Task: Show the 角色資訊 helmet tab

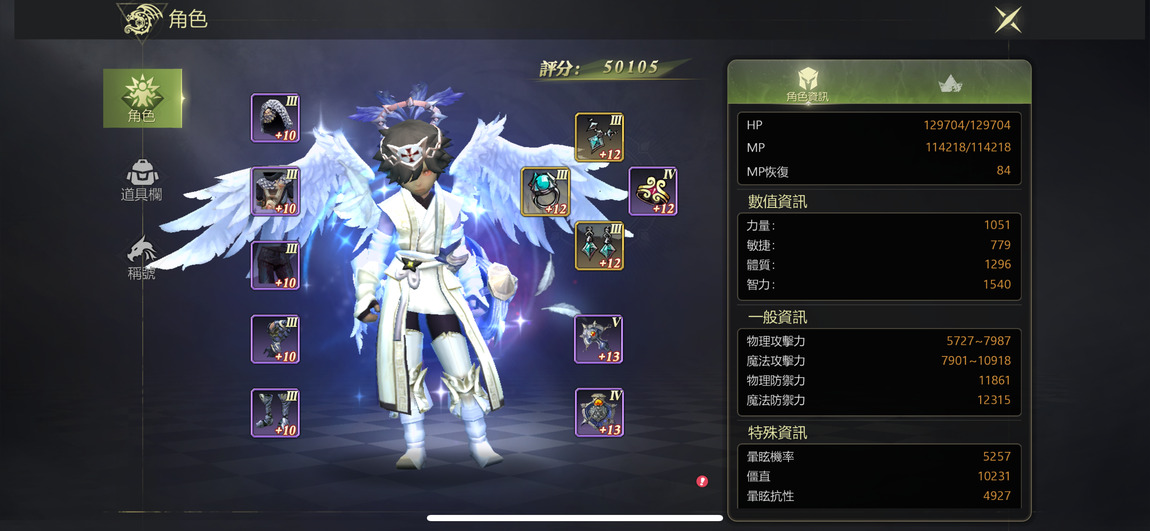Action: pyautogui.click(x=807, y=84)
